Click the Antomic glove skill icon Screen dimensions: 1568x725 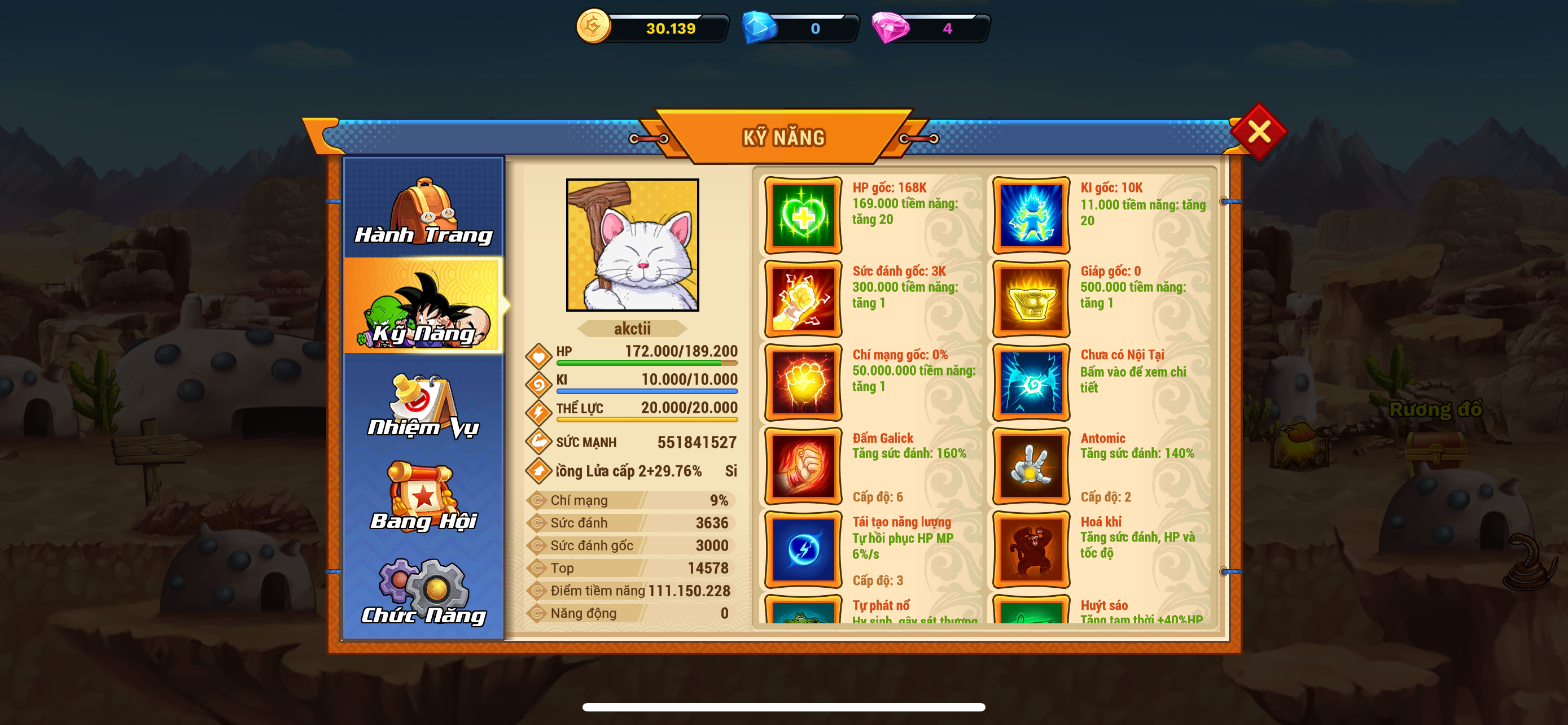coord(1030,467)
